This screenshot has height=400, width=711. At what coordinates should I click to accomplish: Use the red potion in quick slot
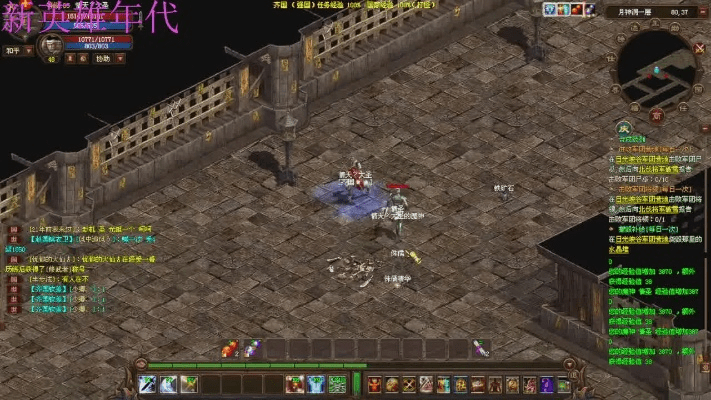[x=230, y=348]
